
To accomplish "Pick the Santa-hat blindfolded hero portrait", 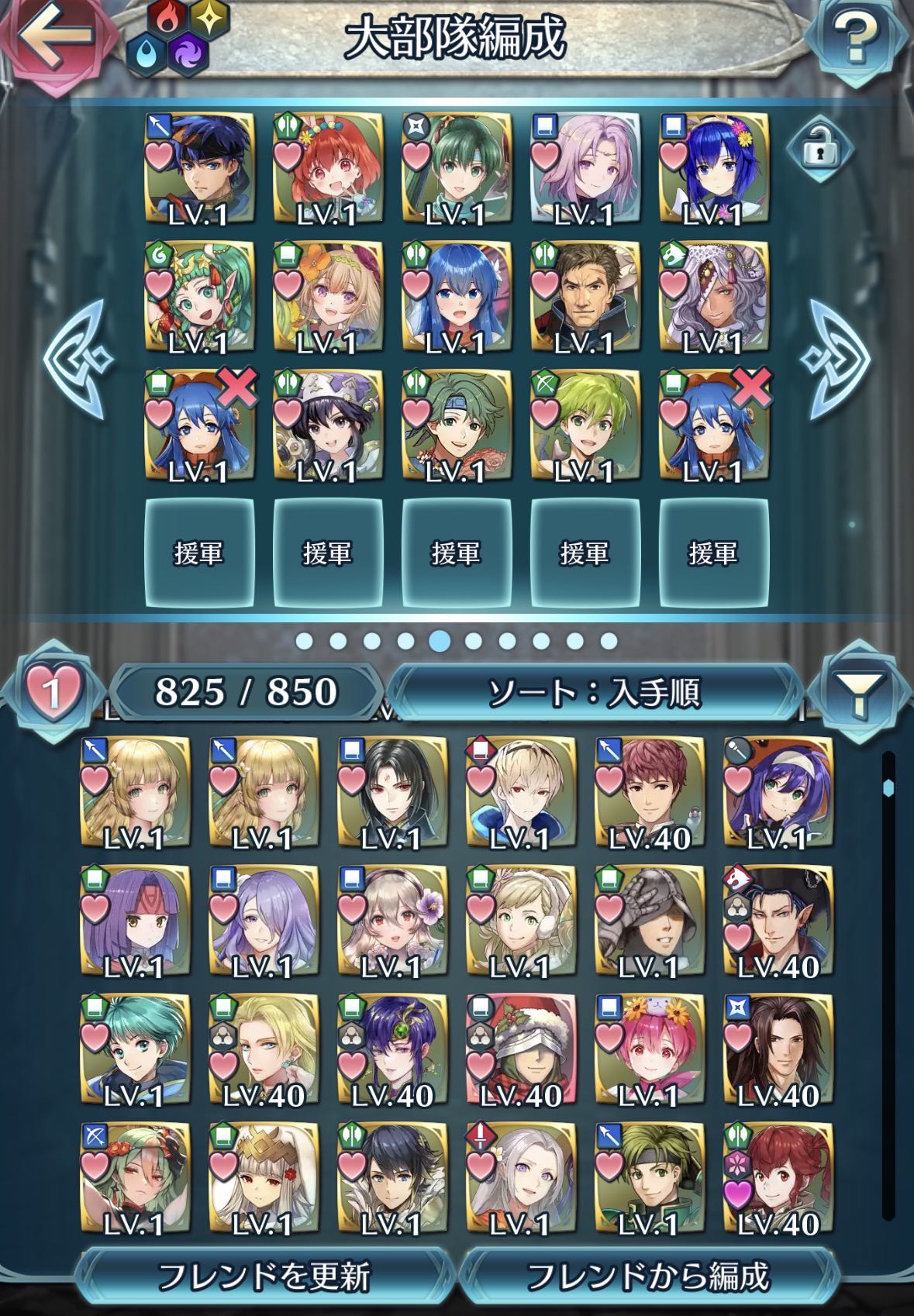I will pyautogui.click(x=521, y=1049).
